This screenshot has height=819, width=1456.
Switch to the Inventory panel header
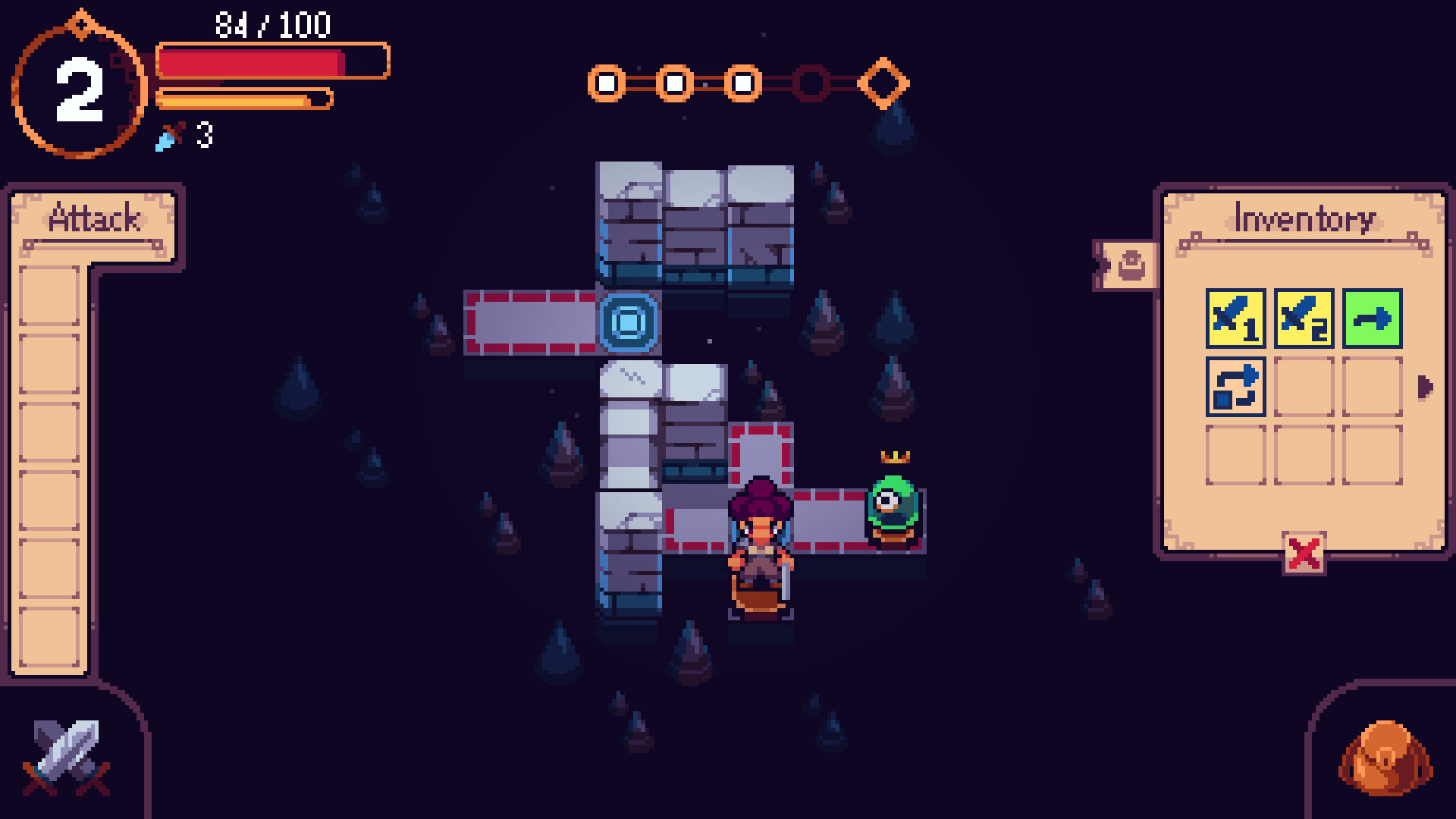point(1304,218)
